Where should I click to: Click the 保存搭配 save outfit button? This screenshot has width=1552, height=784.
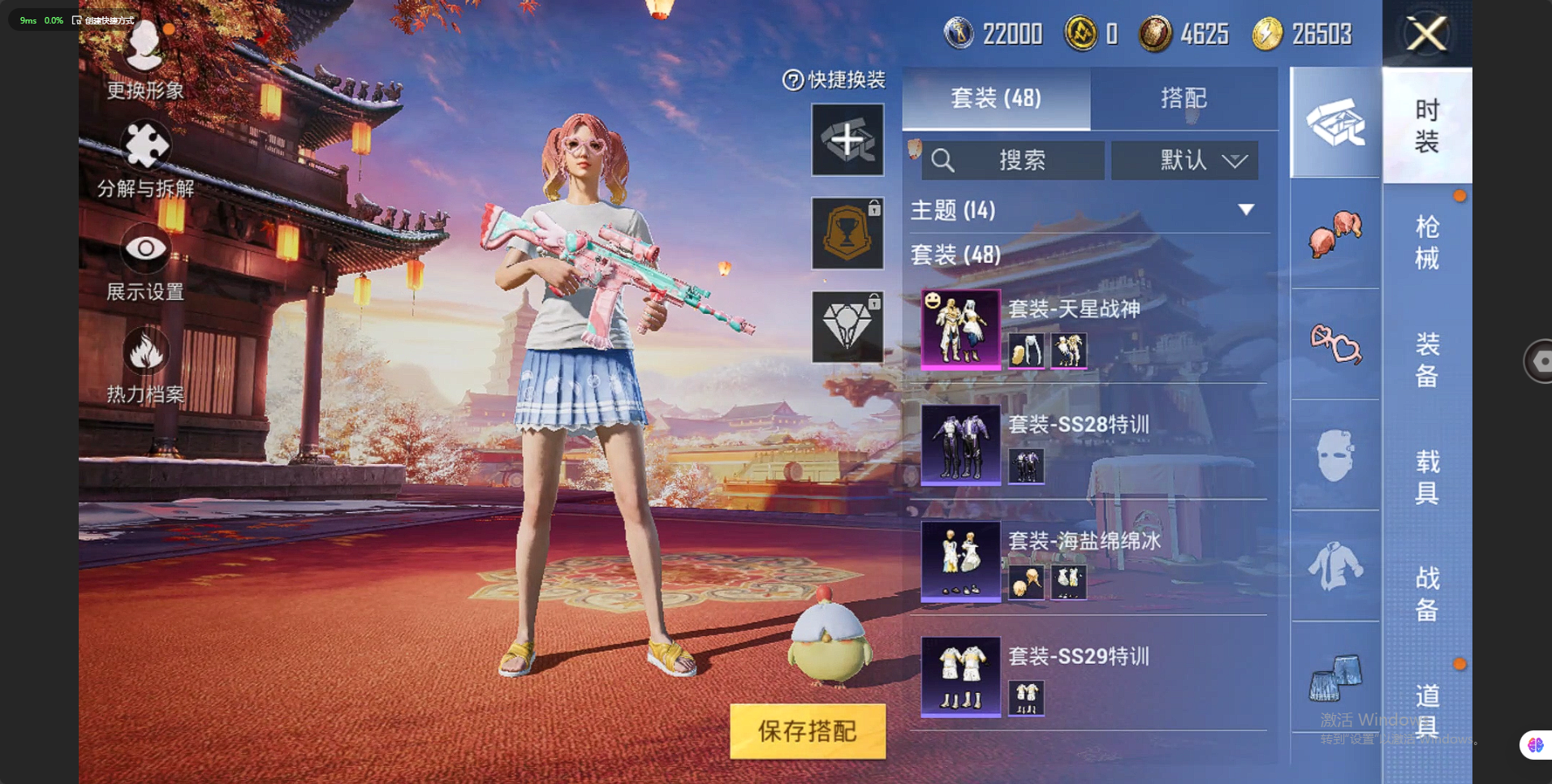tap(807, 730)
